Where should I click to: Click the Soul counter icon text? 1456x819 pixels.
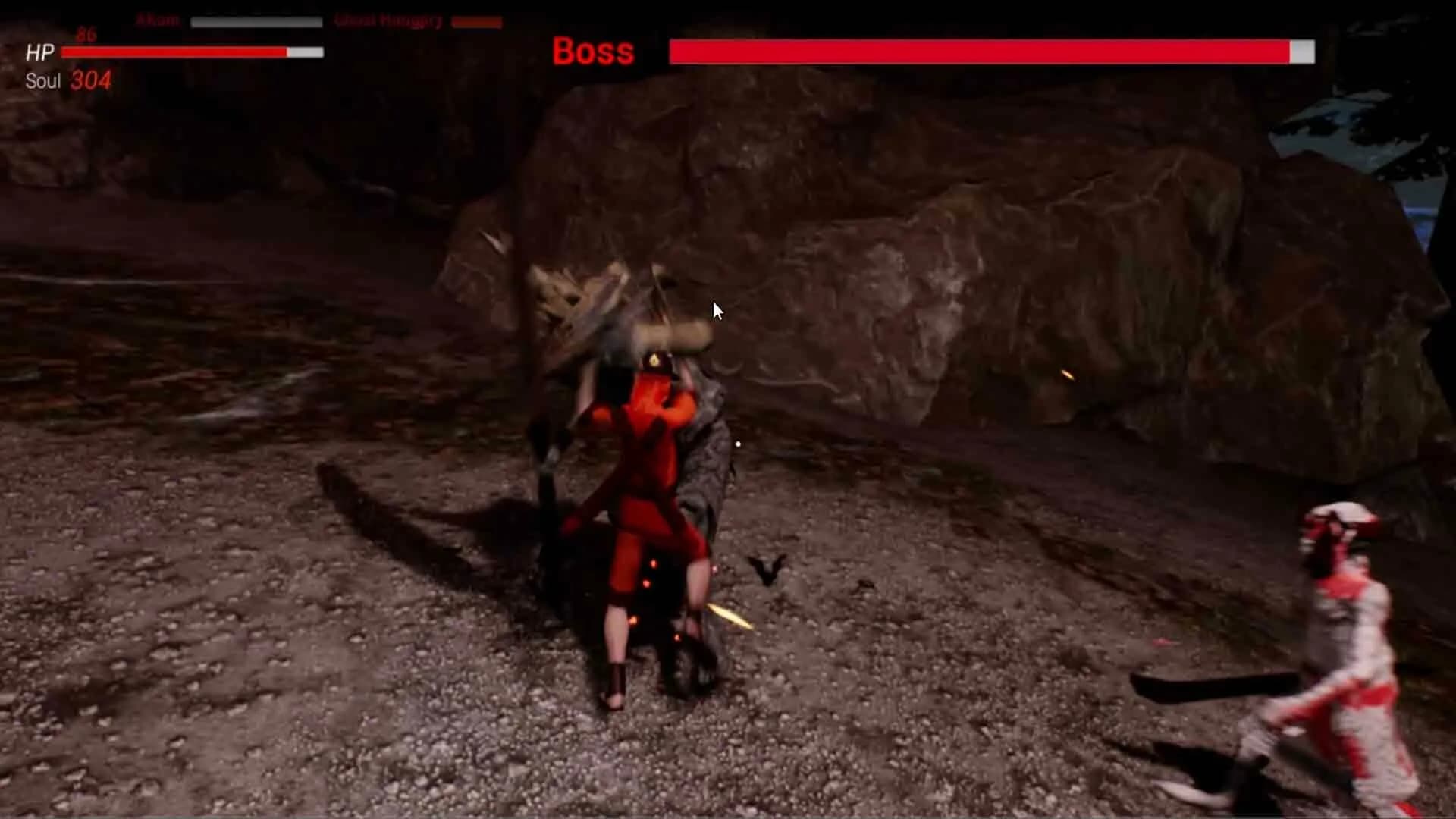(x=42, y=80)
